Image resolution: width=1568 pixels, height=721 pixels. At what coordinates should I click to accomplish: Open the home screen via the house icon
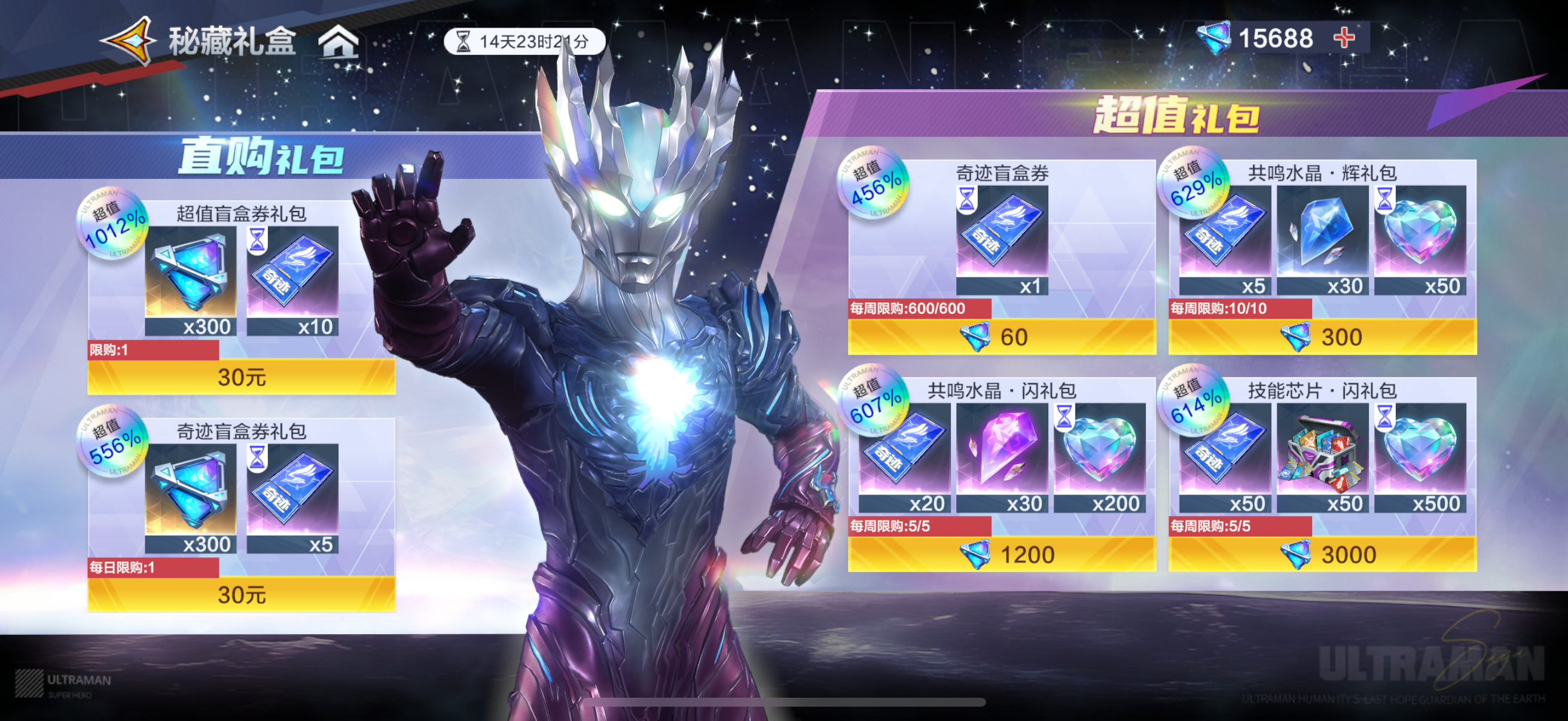[338, 42]
